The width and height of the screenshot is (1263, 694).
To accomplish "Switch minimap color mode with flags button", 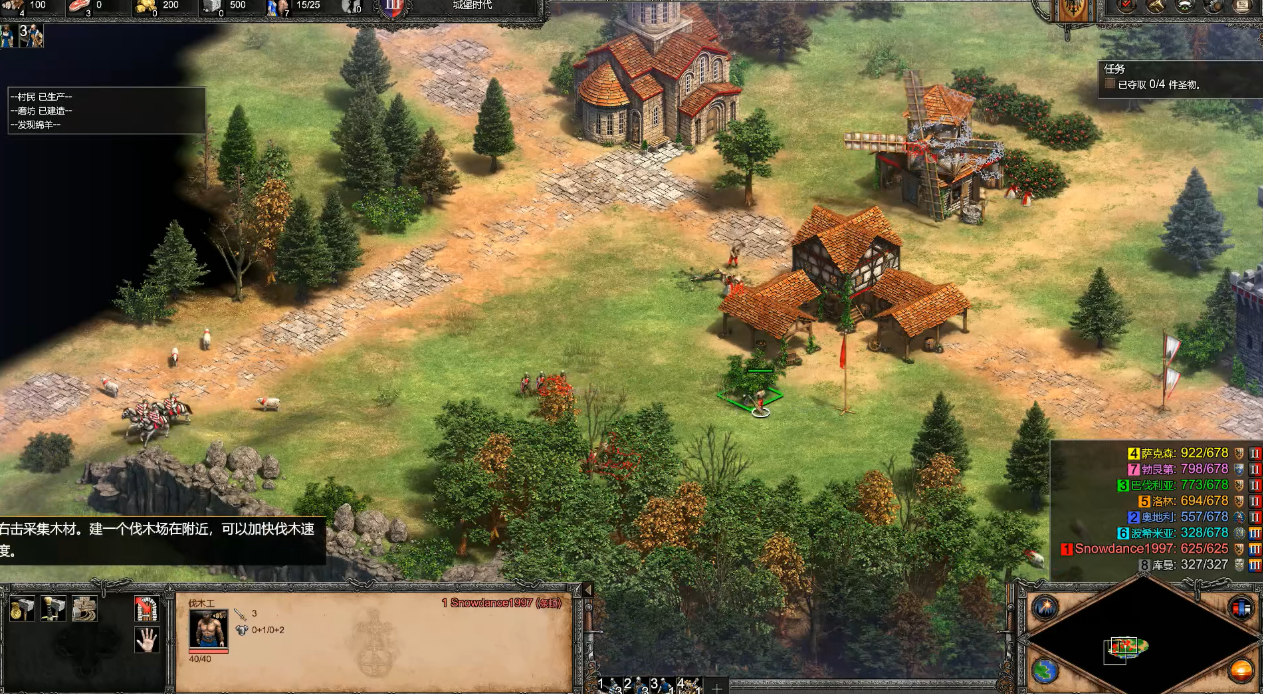I will pyautogui.click(x=1240, y=607).
